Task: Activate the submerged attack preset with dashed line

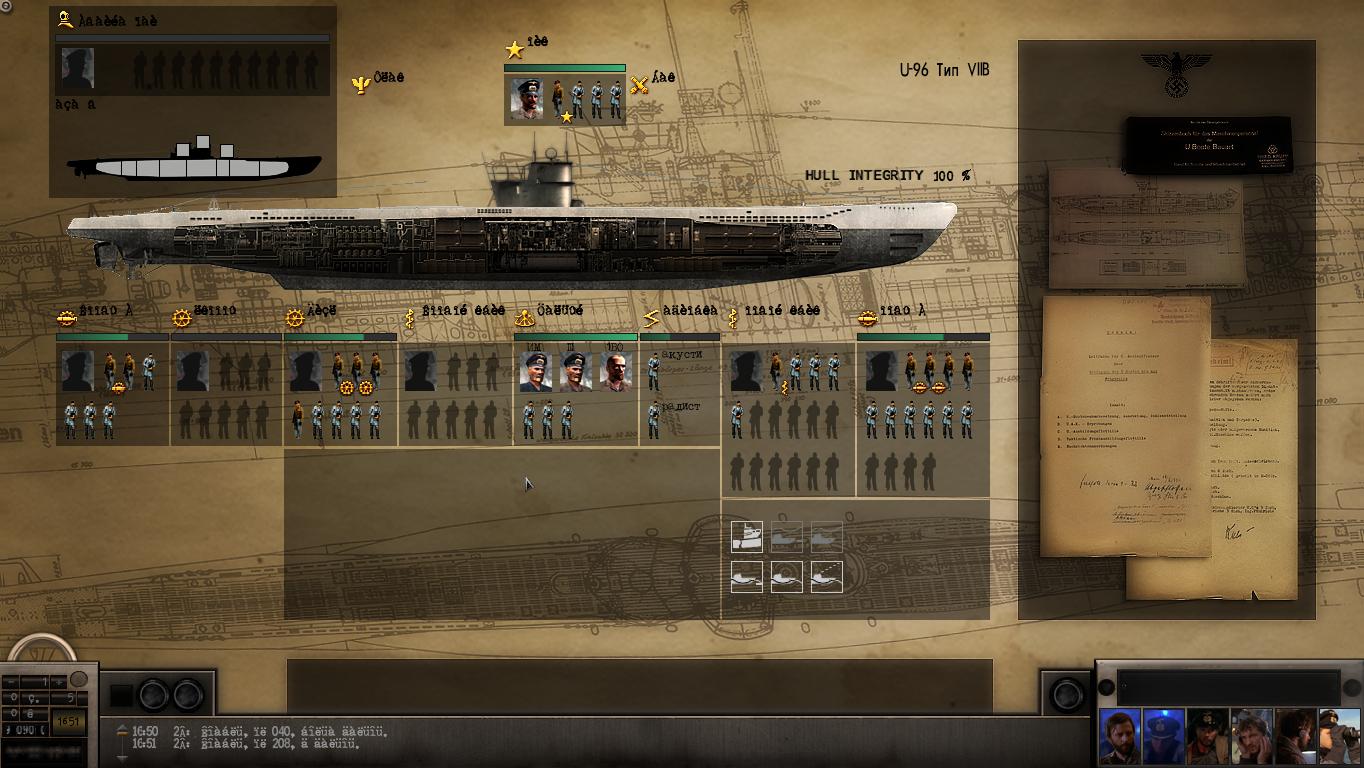Action: (826, 577)
